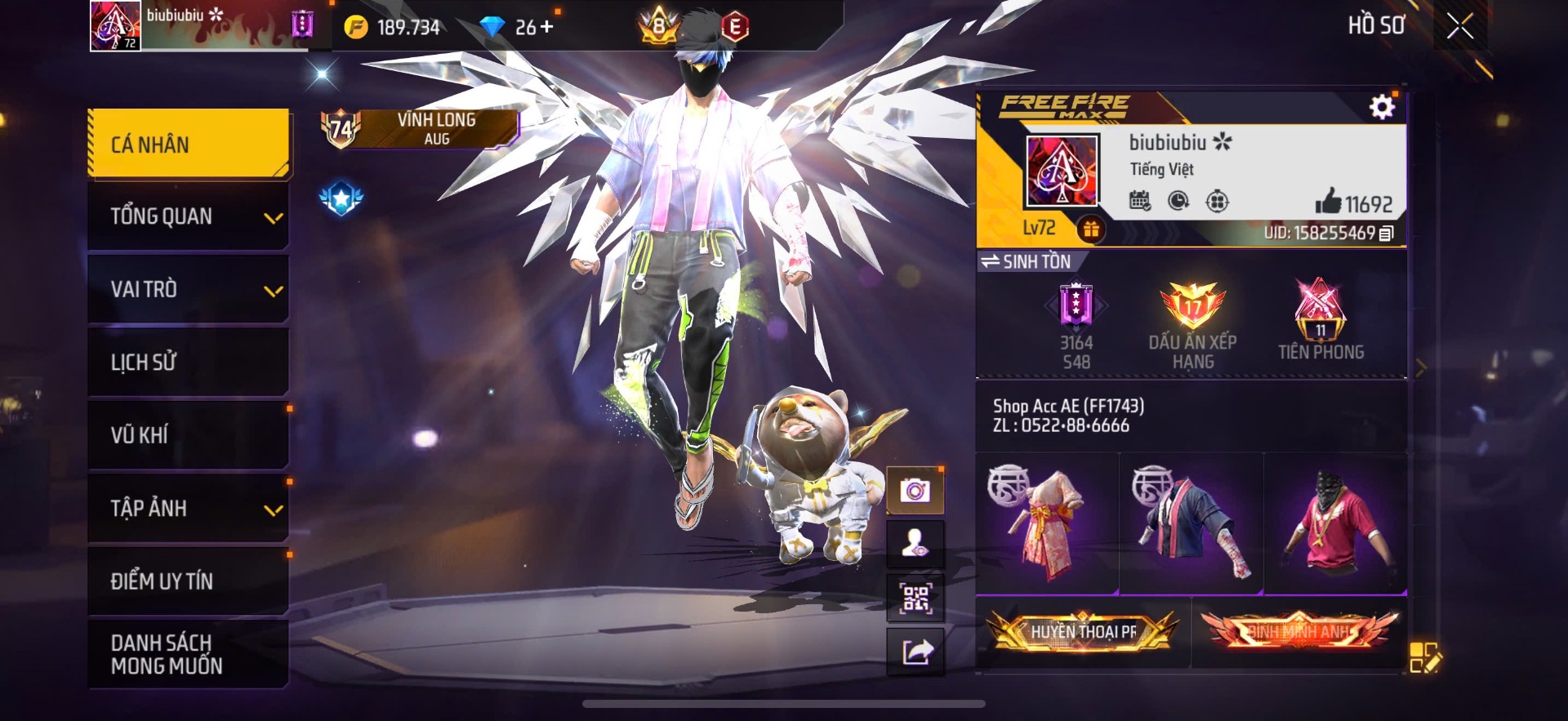Switch to the VŨ KHÍ tab
This screenshot has height=721, width=1568.
pos(188,434)
